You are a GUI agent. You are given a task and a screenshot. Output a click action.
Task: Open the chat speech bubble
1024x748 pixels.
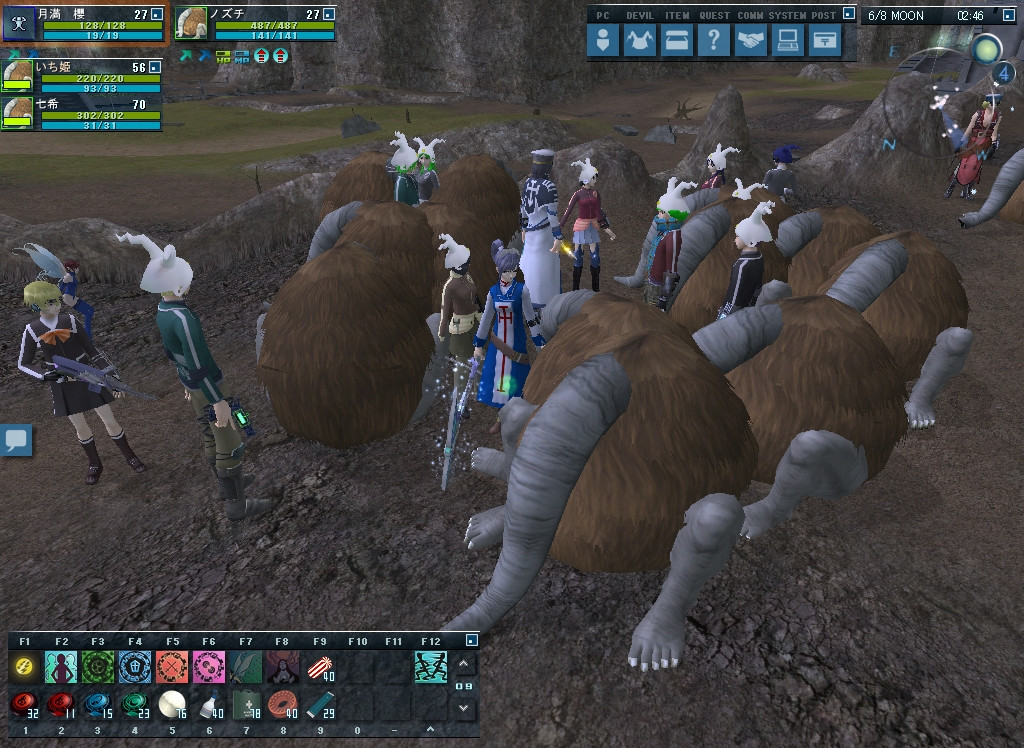click(17, 440)
